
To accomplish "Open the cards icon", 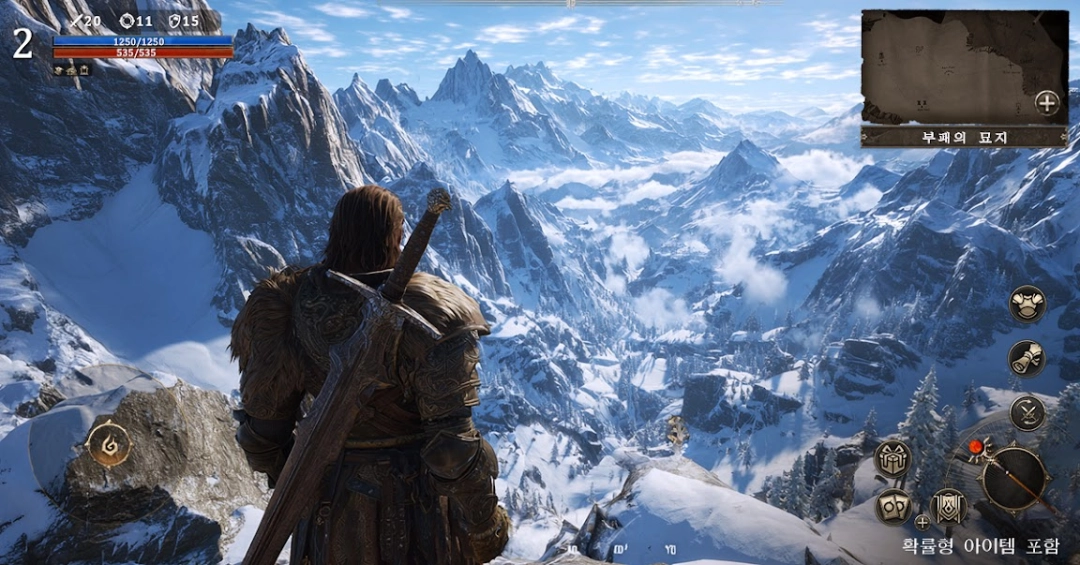I will tap(892, 506).
